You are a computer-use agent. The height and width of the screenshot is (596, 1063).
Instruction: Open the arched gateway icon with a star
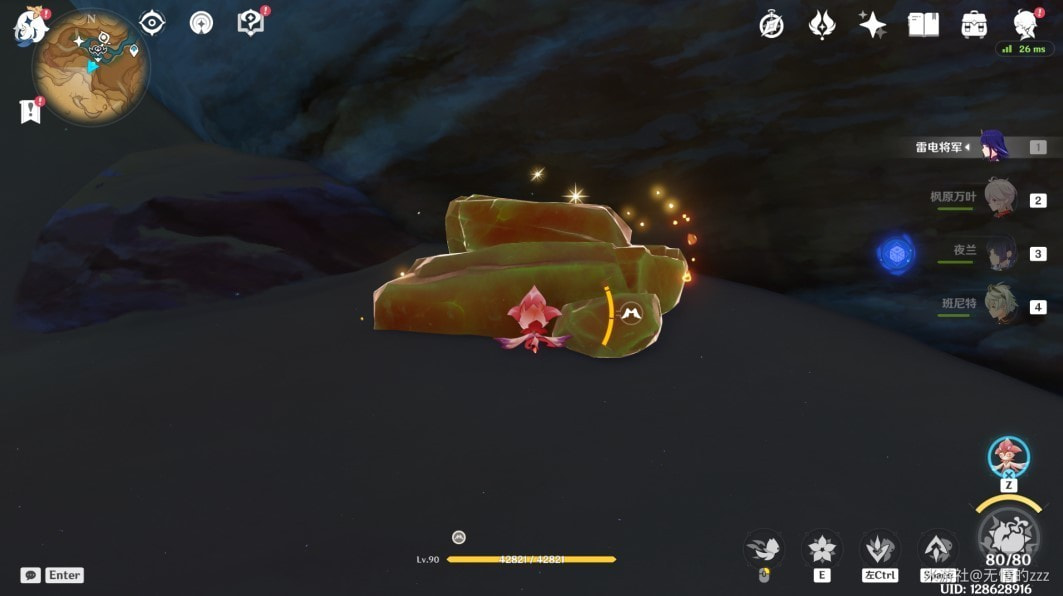pyautogui.click(x=201, y=23)
